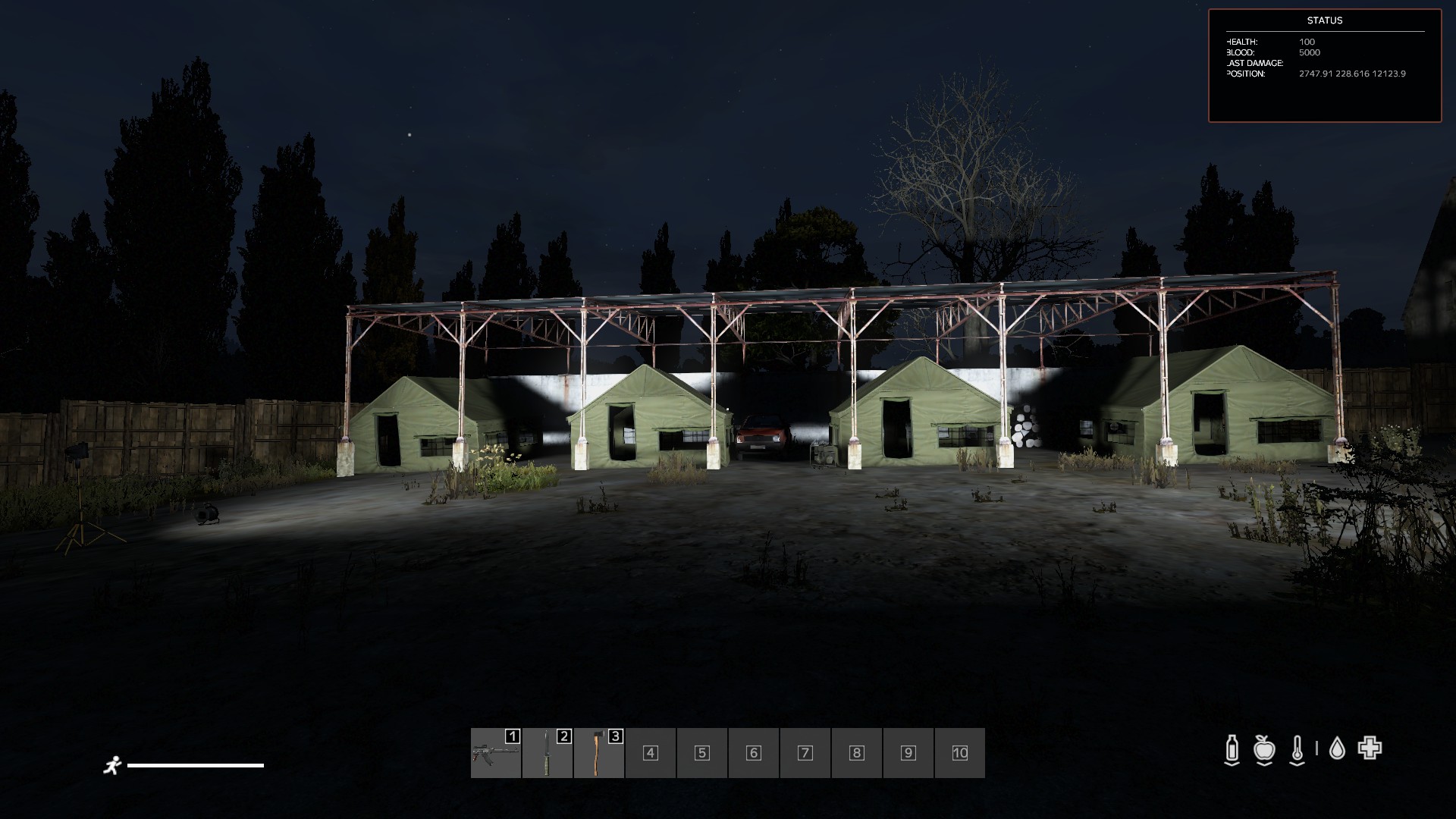
Task: Click the thermometer temperature status icon
Action: (x=1297, y=747)
